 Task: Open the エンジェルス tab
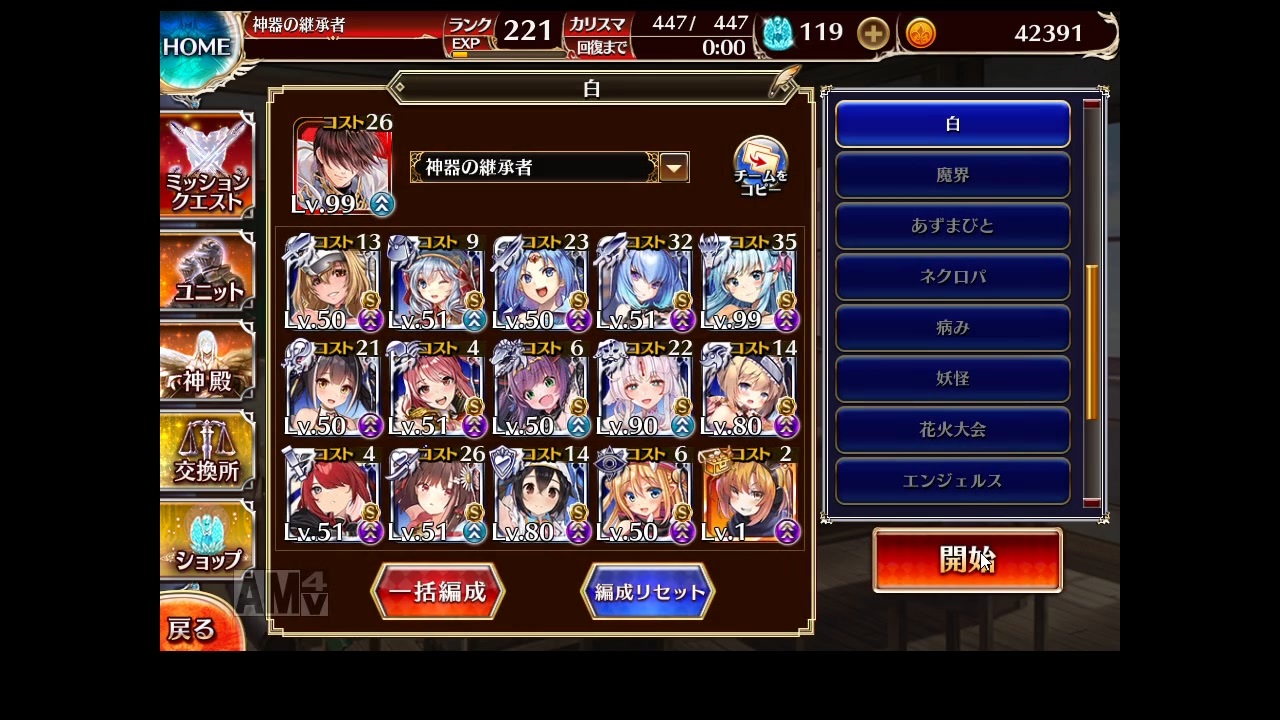point(952,480)
